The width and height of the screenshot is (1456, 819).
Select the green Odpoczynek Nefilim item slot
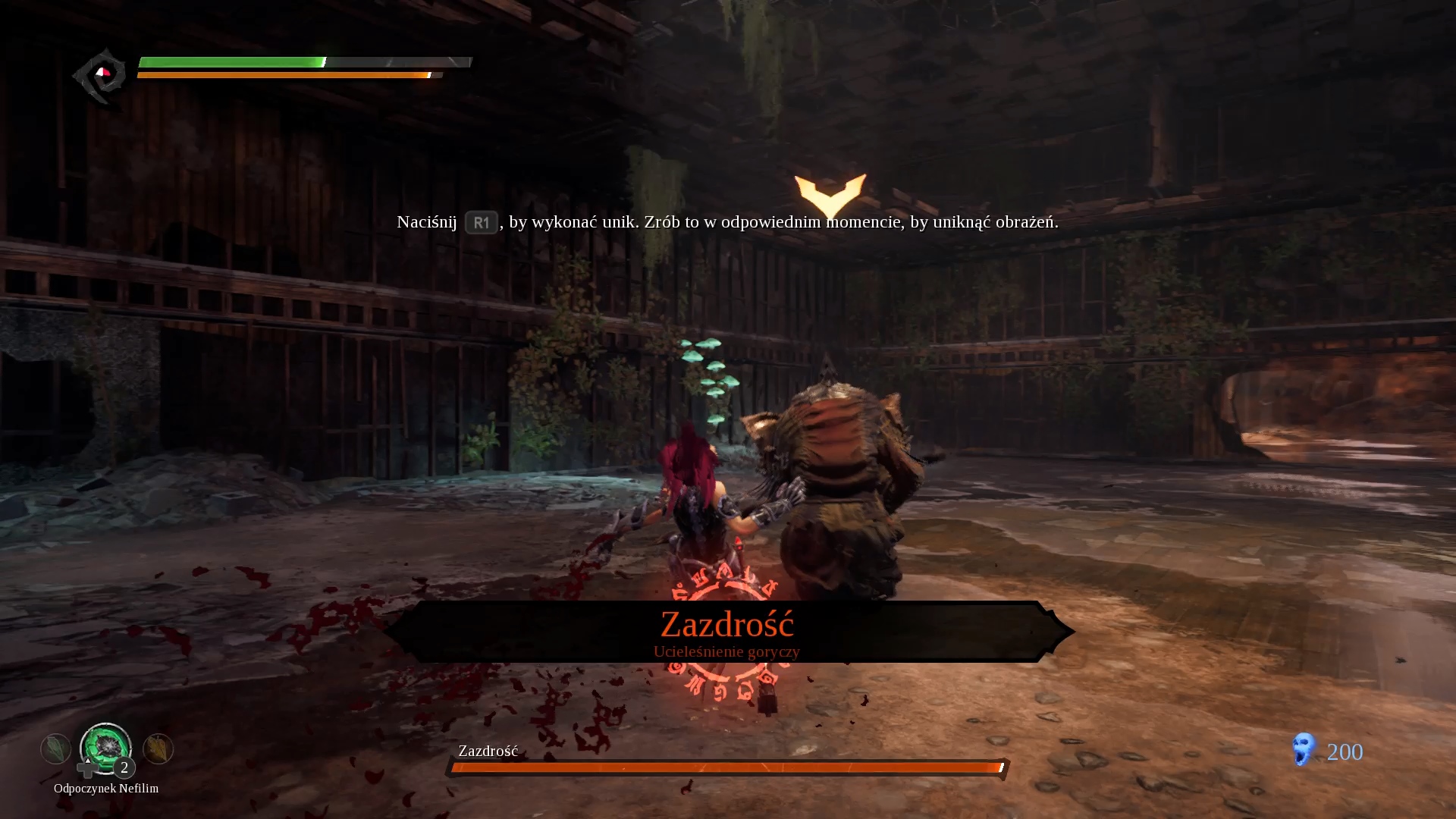pos(106,747)
